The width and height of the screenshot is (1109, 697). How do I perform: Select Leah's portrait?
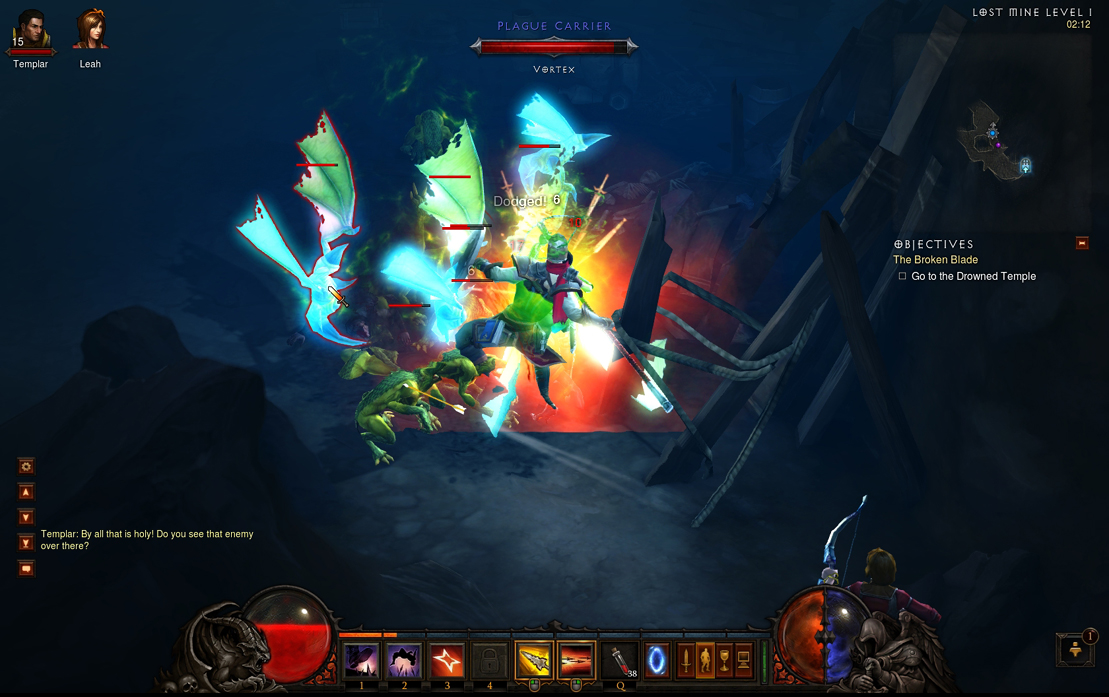(x=90, y=30)
